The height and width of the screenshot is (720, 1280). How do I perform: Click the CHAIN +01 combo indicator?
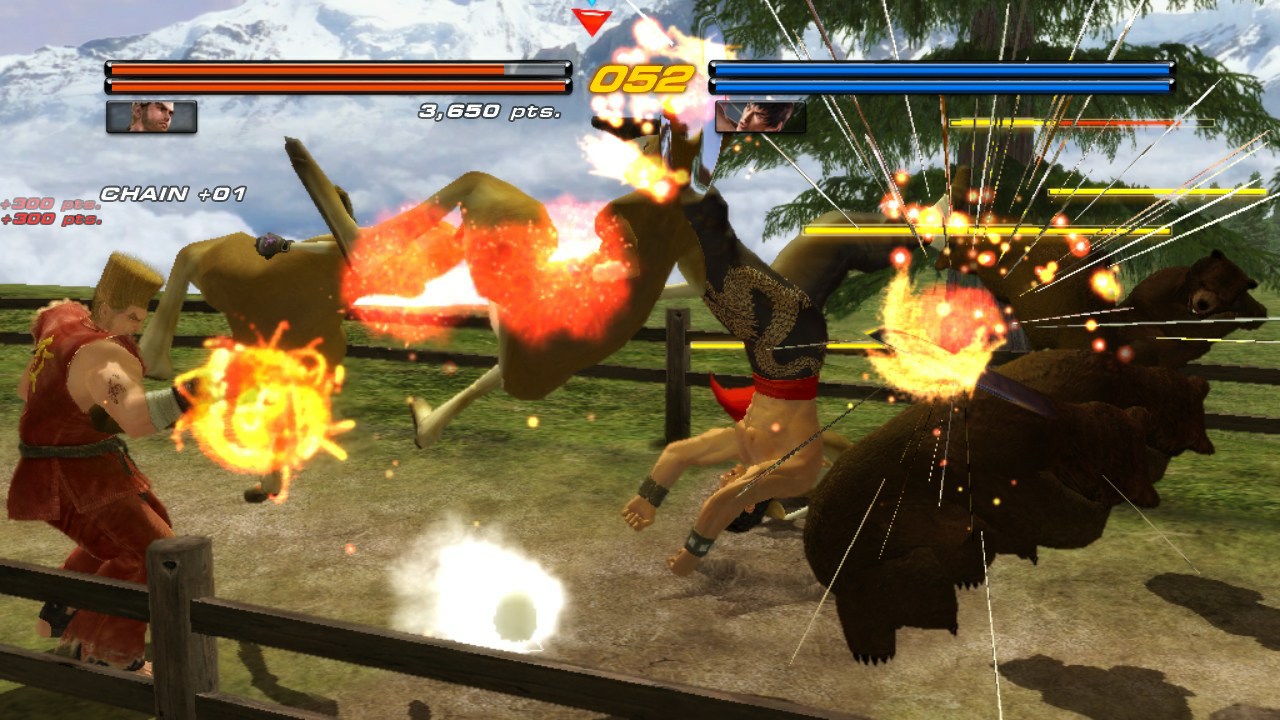[x=172, y=192]
